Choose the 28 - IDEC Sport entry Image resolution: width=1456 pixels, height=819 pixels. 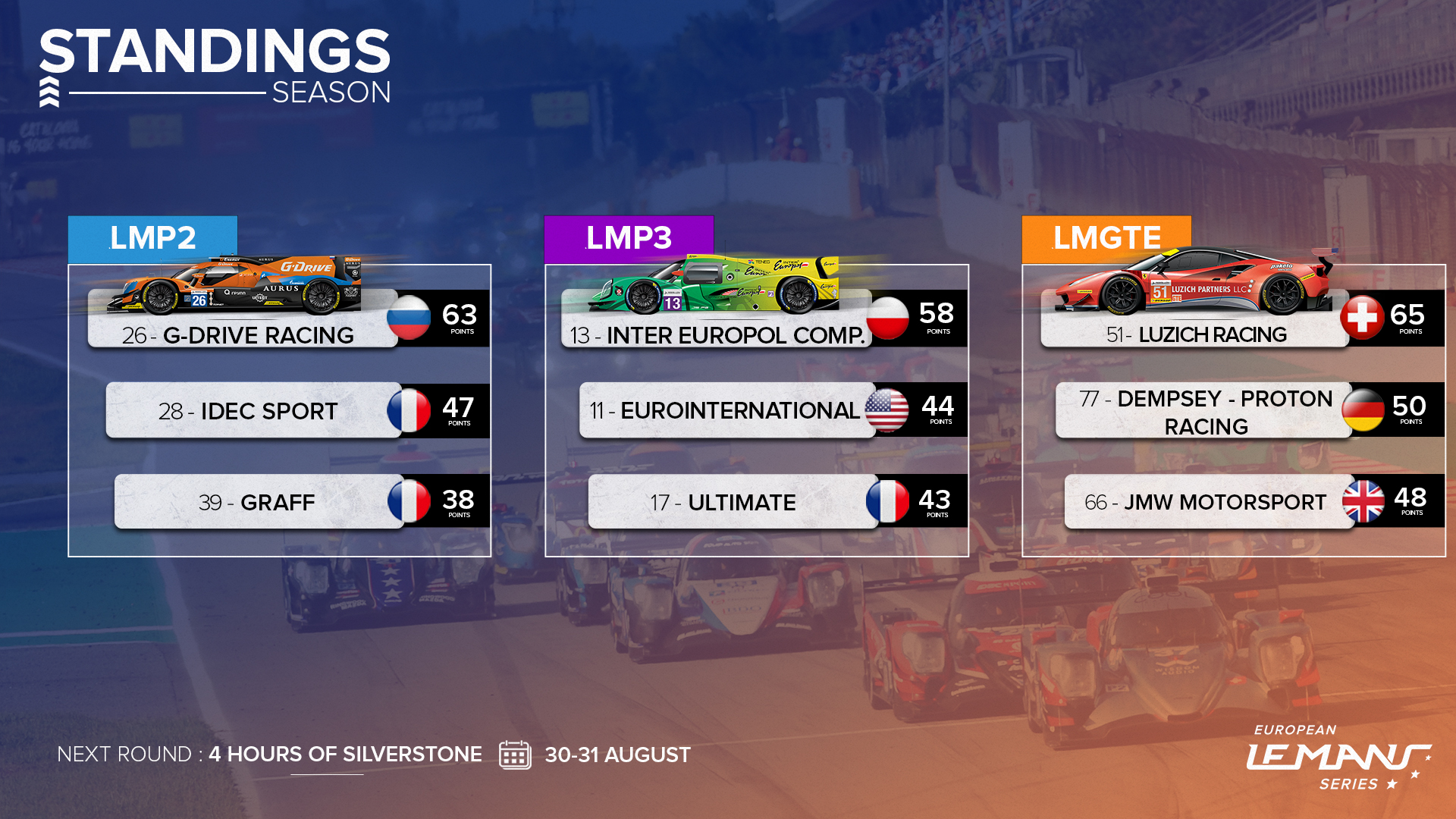[248, 411]
